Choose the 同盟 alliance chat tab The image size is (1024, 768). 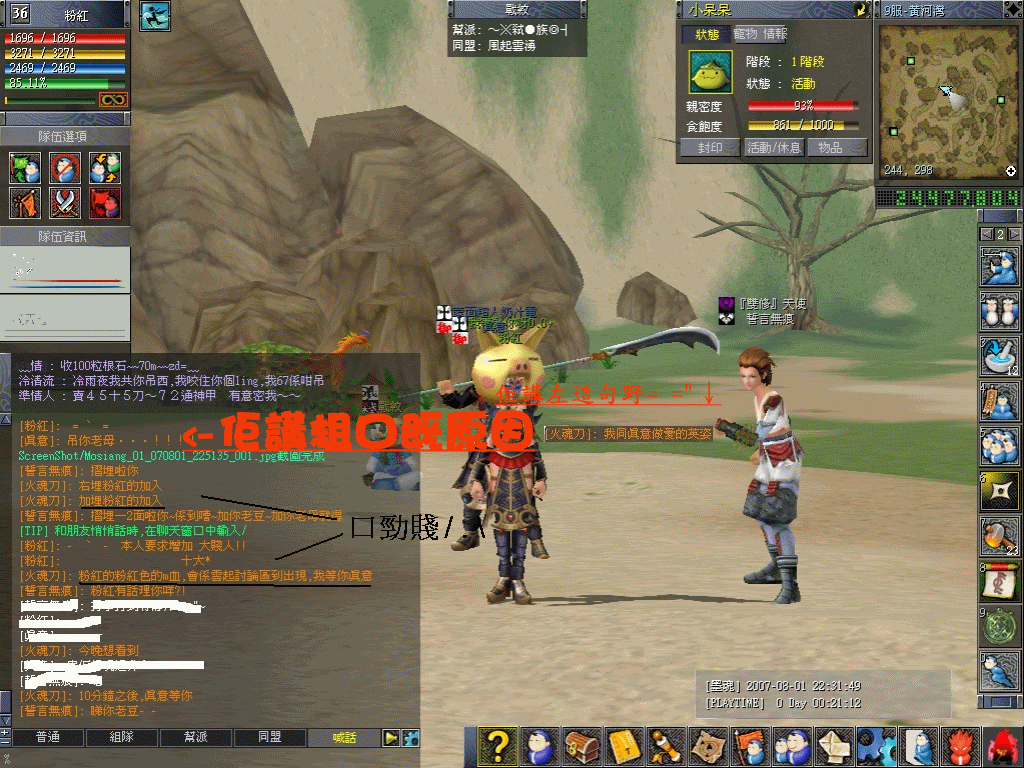(269, 738)
